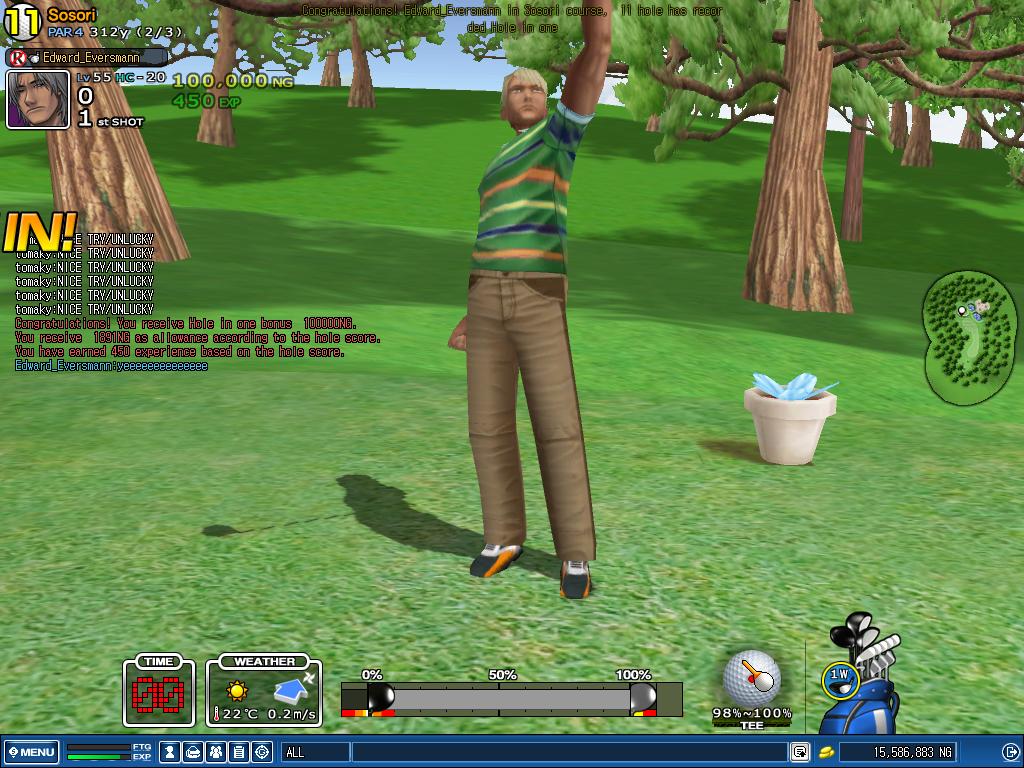Click the exit arrow icon
This screenshot has height=768, width=1024.
[1010, 752]
